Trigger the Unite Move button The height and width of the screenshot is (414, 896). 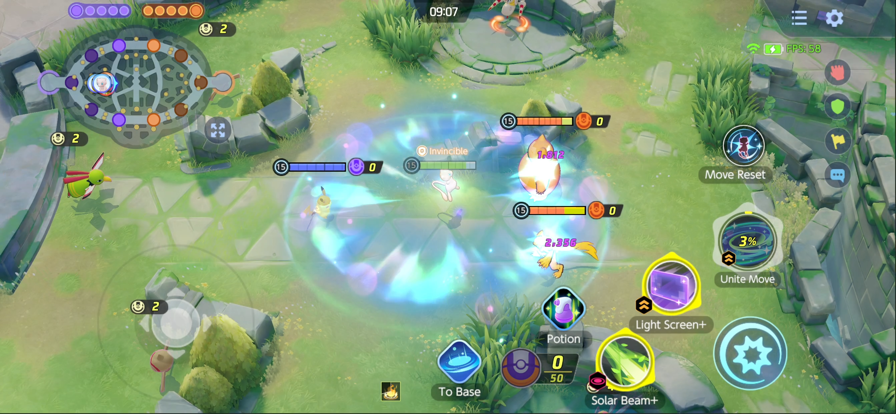(747, 241)
